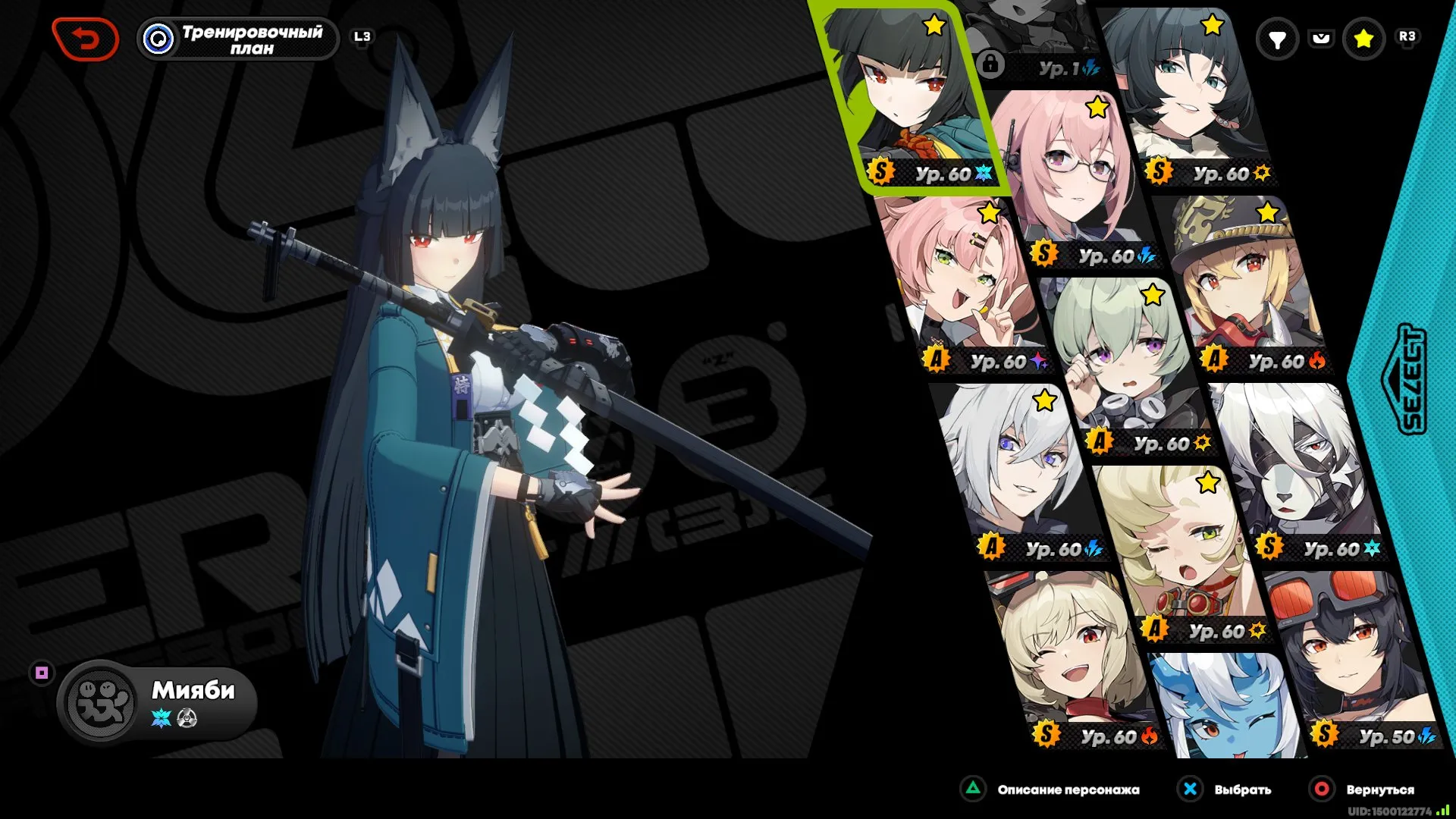Toggle the yellow favorite star filter top right
This screenshot has width=1456, height=819.
1365,38
